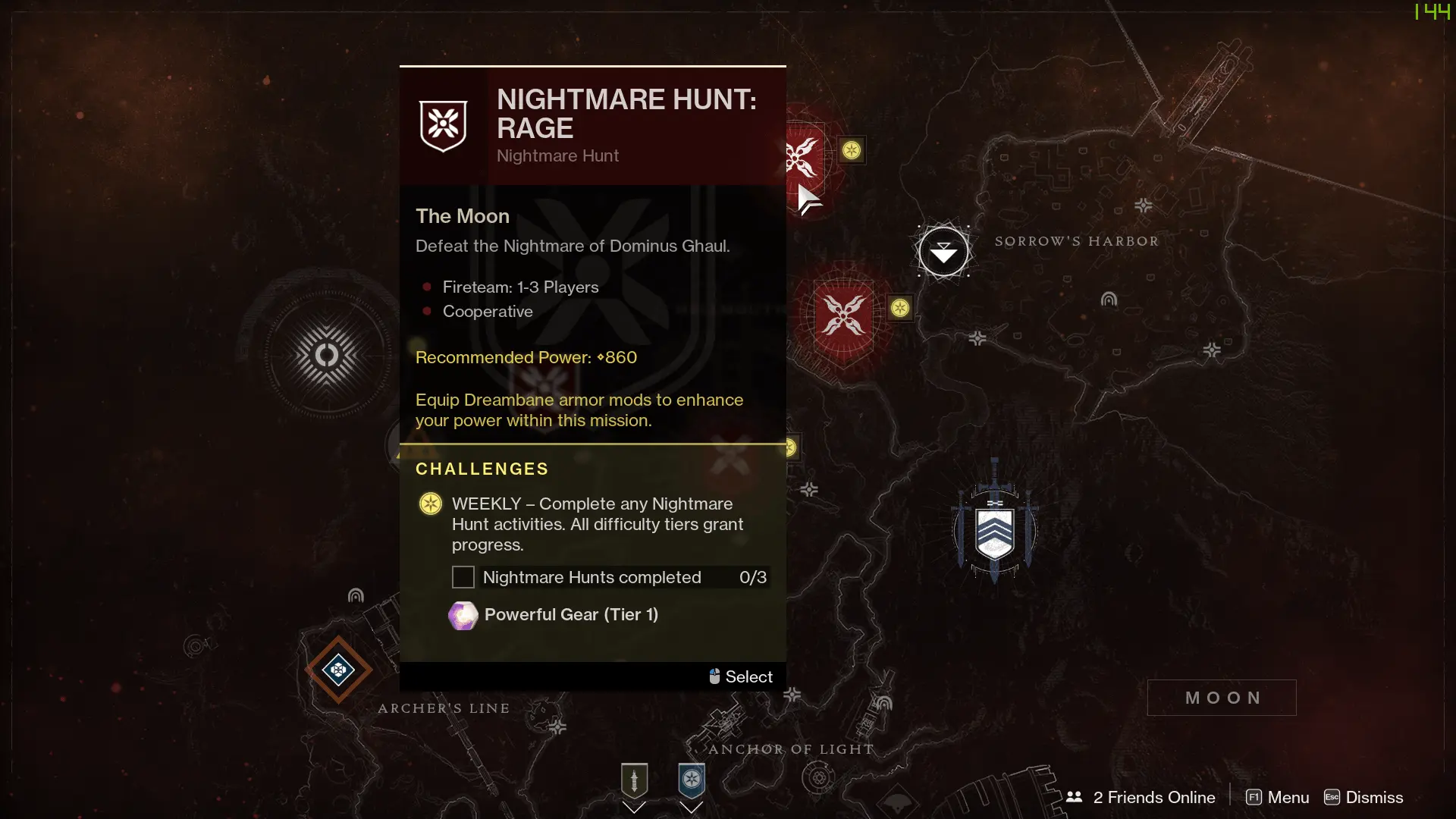Viewport: 1456px width, 819px height.
Task: Check the Nightmare Hunts completed checkbox
Action: point(463,577)
